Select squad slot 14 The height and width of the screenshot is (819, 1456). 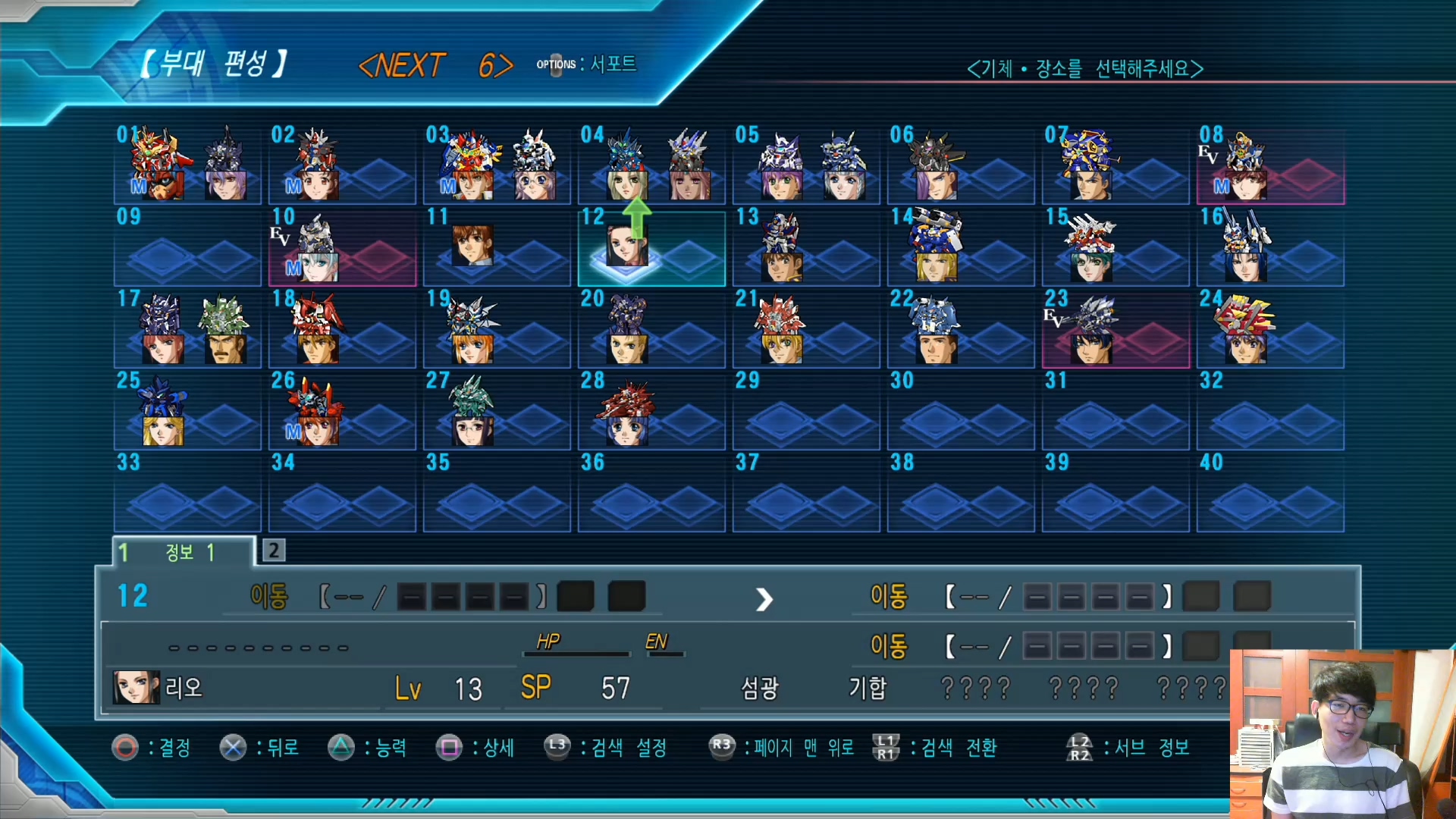point(961,248)
